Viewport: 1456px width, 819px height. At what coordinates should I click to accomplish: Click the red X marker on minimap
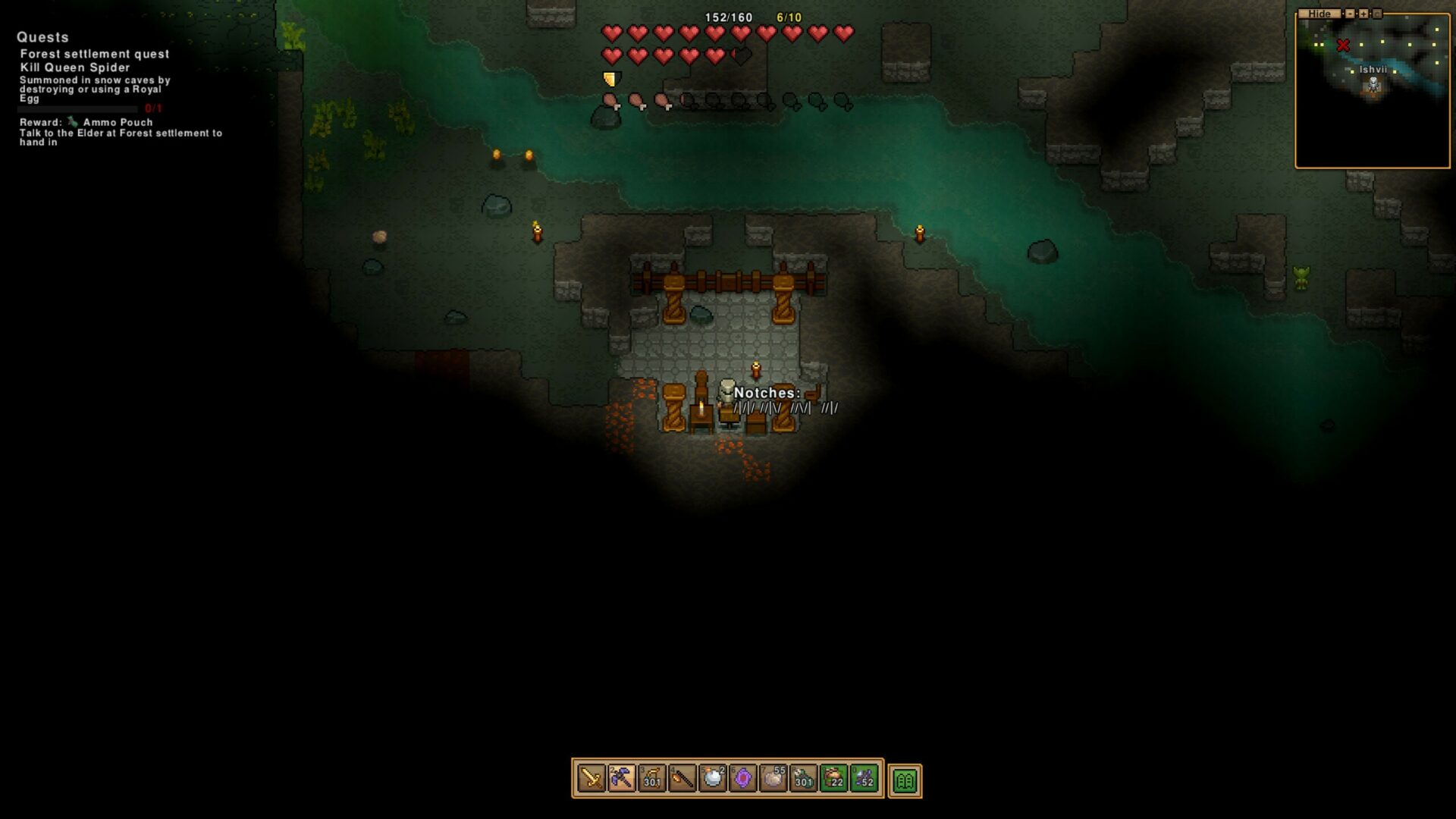[x=1343, y=45]
